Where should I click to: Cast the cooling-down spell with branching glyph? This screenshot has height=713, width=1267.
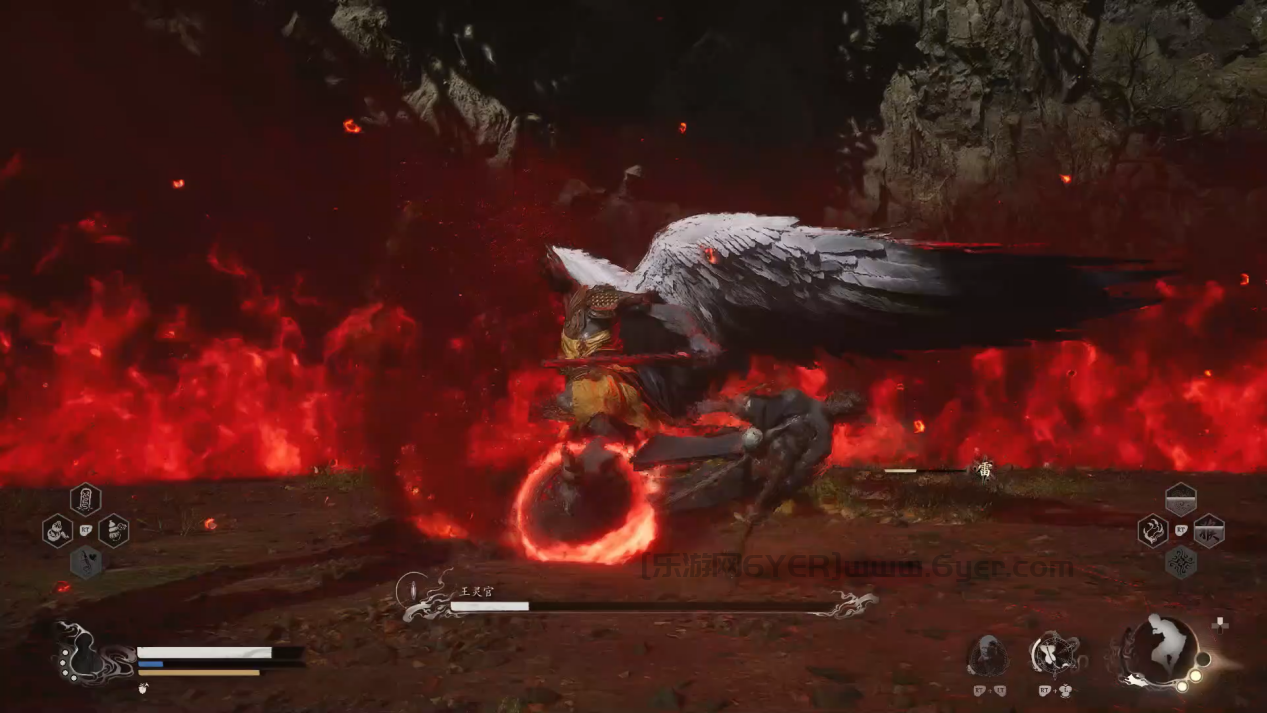(x=1208, y=530)
